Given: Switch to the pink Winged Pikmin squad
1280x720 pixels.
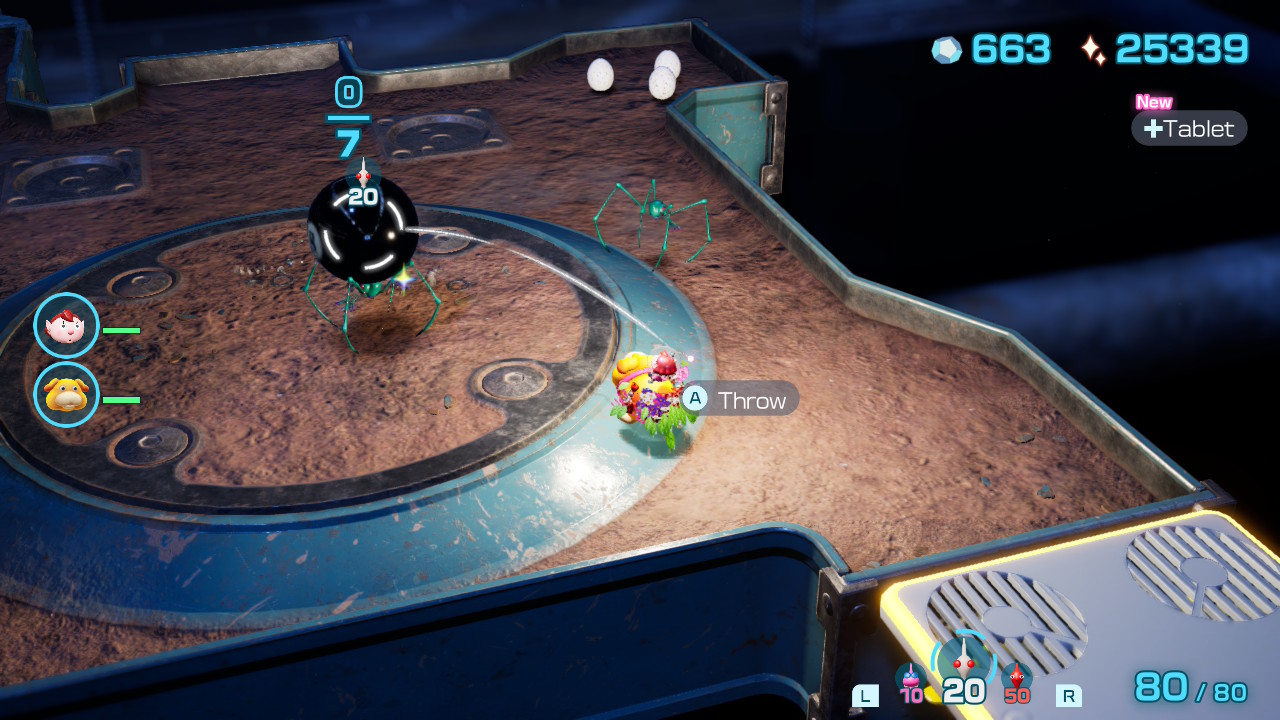Looking at the screenshot, I should click(x=911, y=680).
